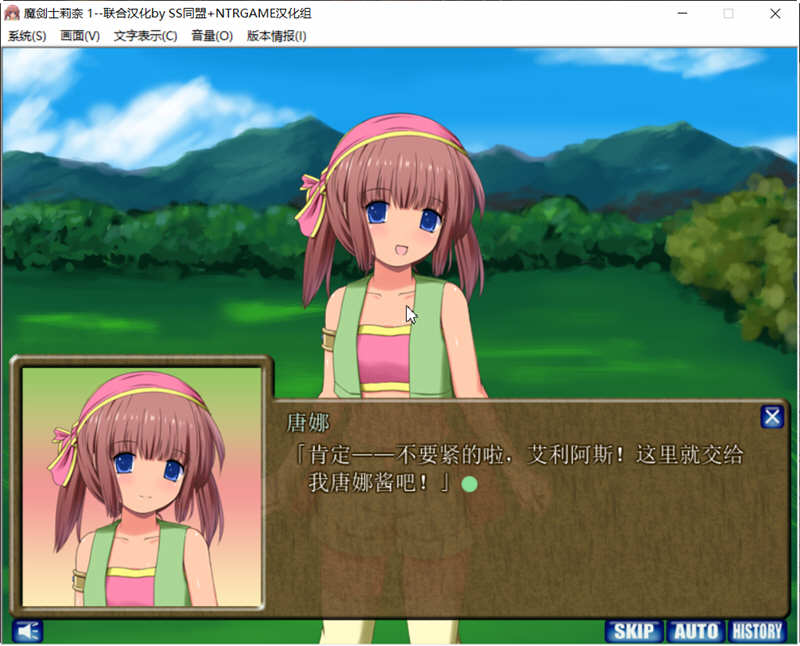Screen dimensions: 800x646
Task: Open the 画面(V) menu
Action: click(80, 36)
